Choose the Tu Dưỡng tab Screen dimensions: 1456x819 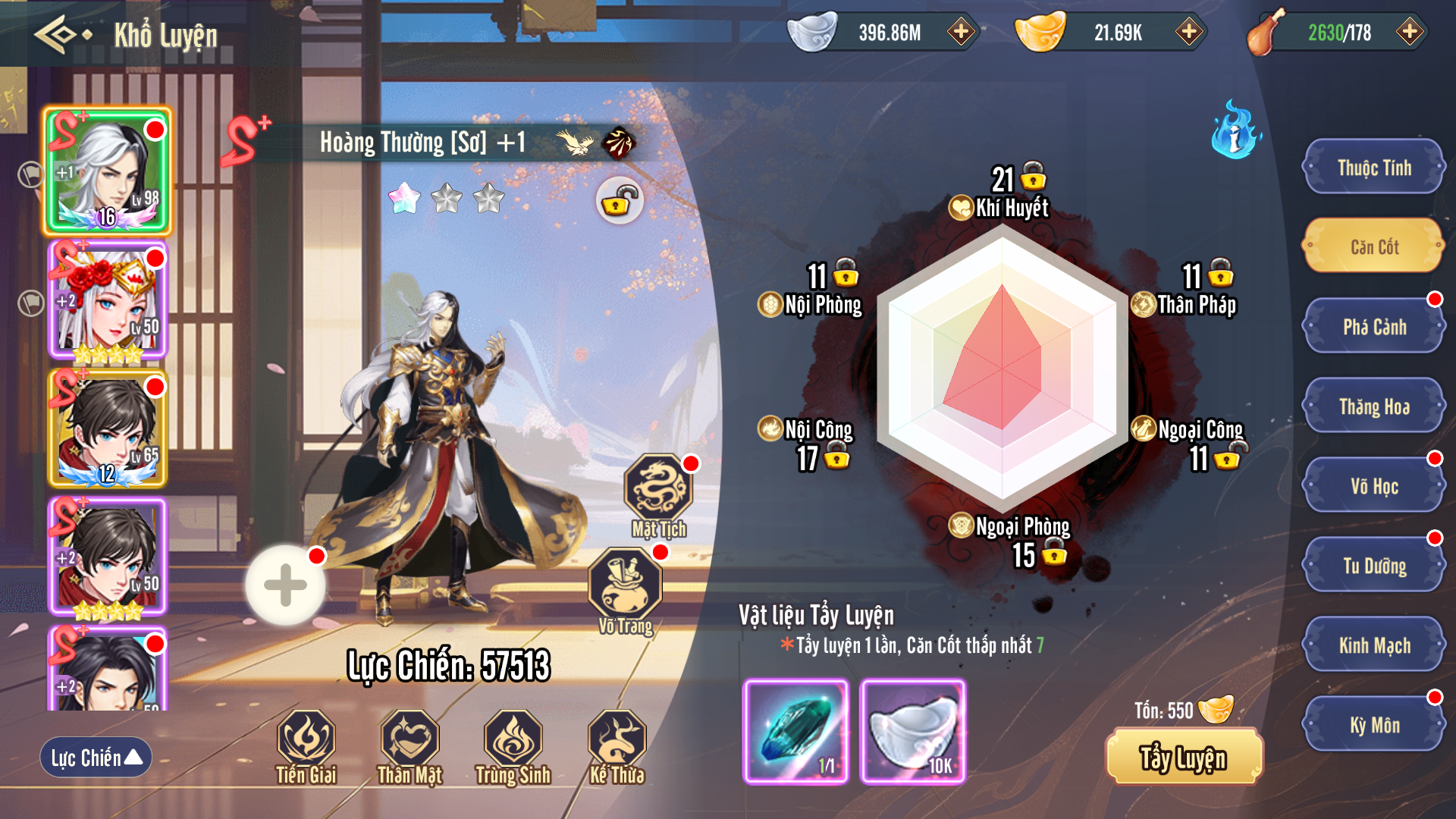coord(1374,566)
